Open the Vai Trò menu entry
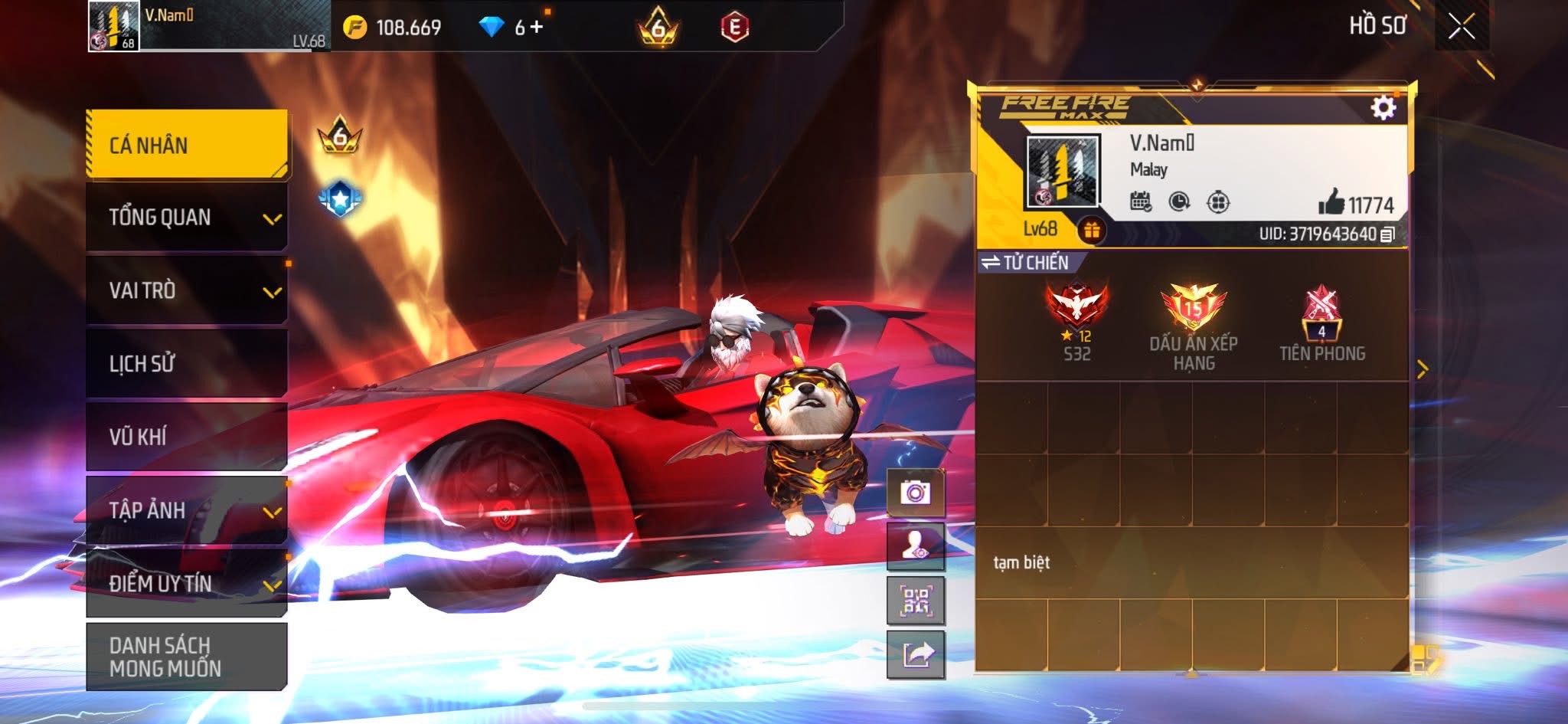The height and width of the screenshot is (724, 1568). coord(187,290)
